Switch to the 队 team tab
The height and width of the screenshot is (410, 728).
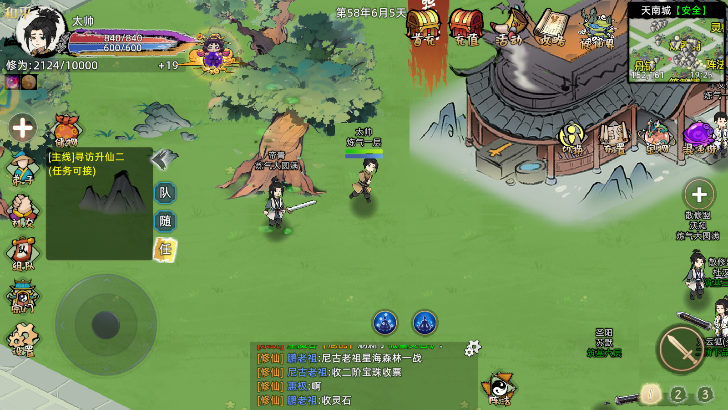point(165,193)
